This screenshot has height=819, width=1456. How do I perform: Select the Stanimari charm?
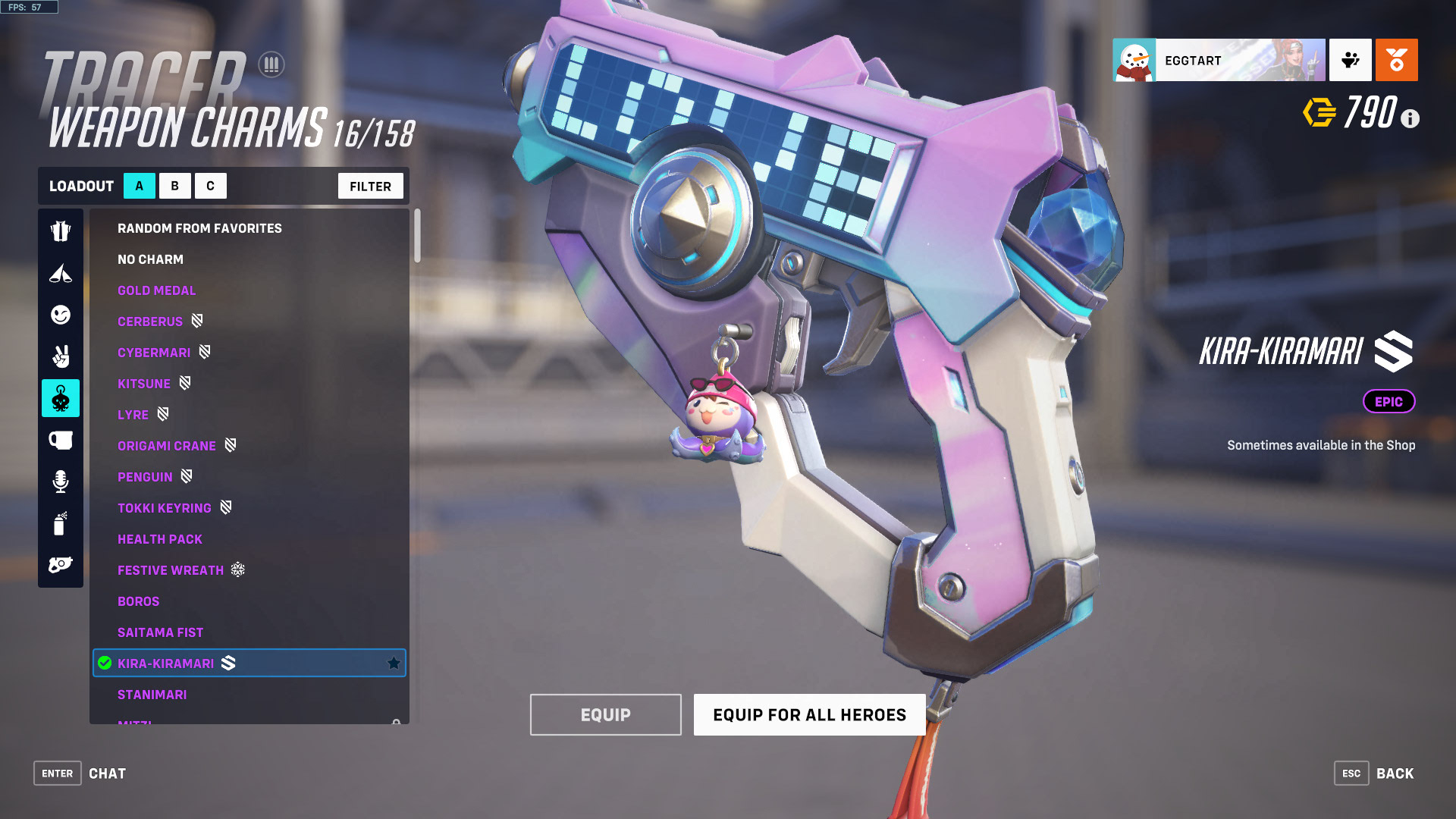[152, 695]
